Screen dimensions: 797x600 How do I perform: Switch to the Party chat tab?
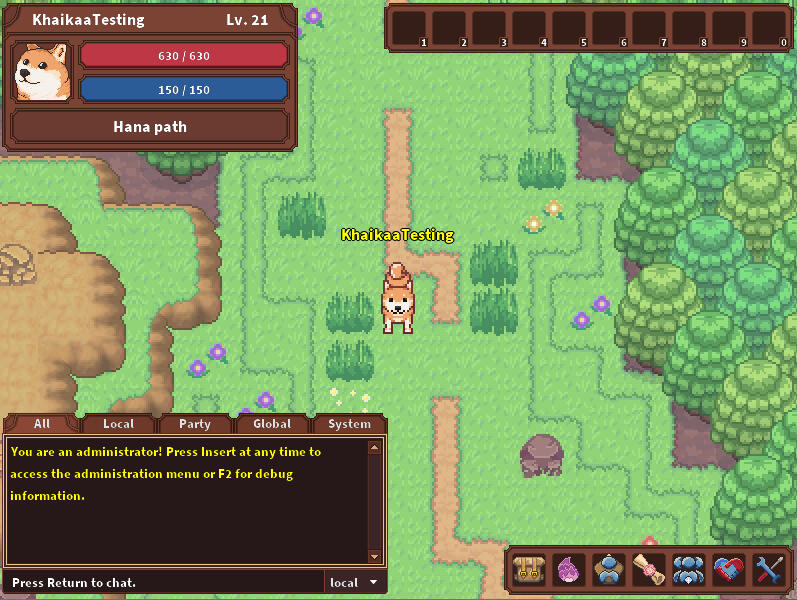pos(195,424)
